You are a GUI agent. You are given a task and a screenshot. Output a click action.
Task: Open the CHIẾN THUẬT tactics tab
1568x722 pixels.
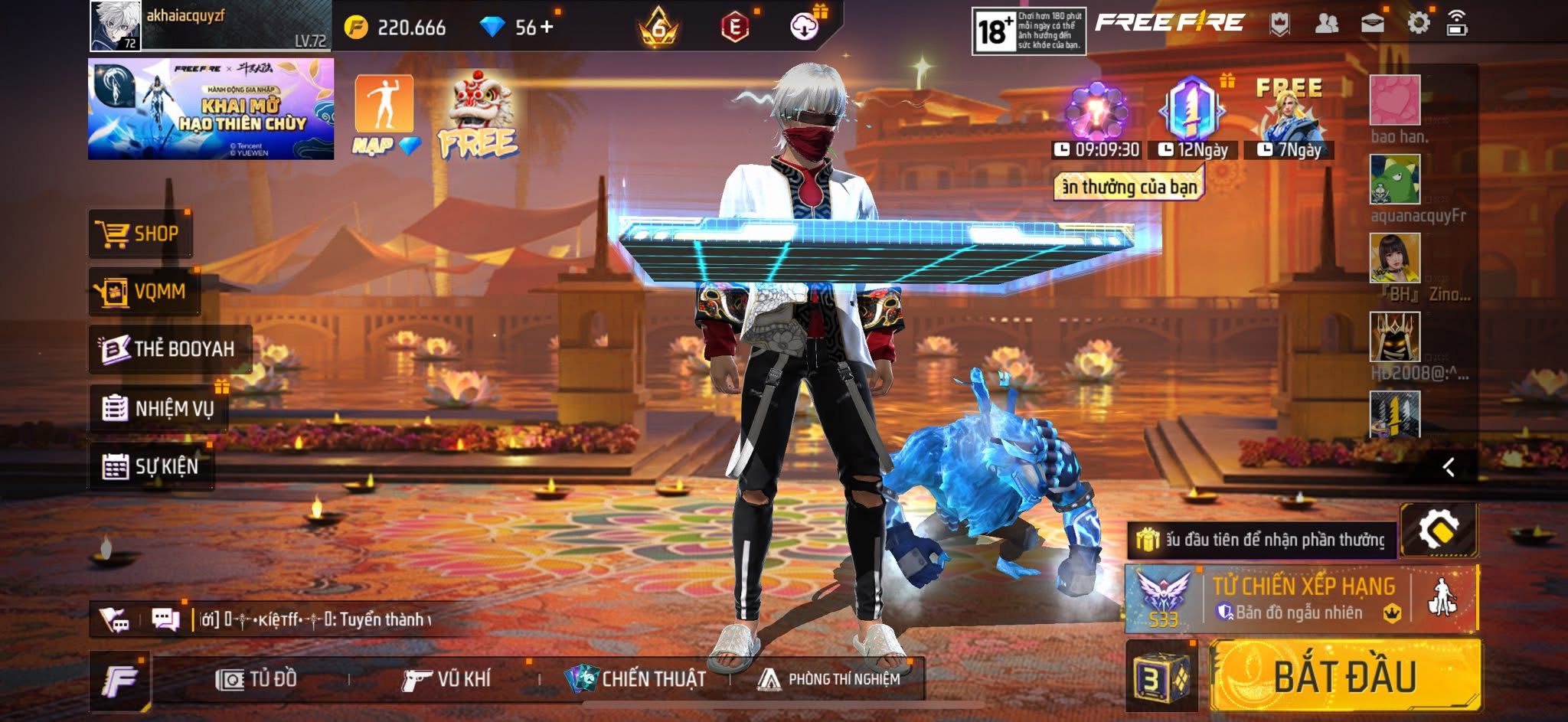[635, 679]
